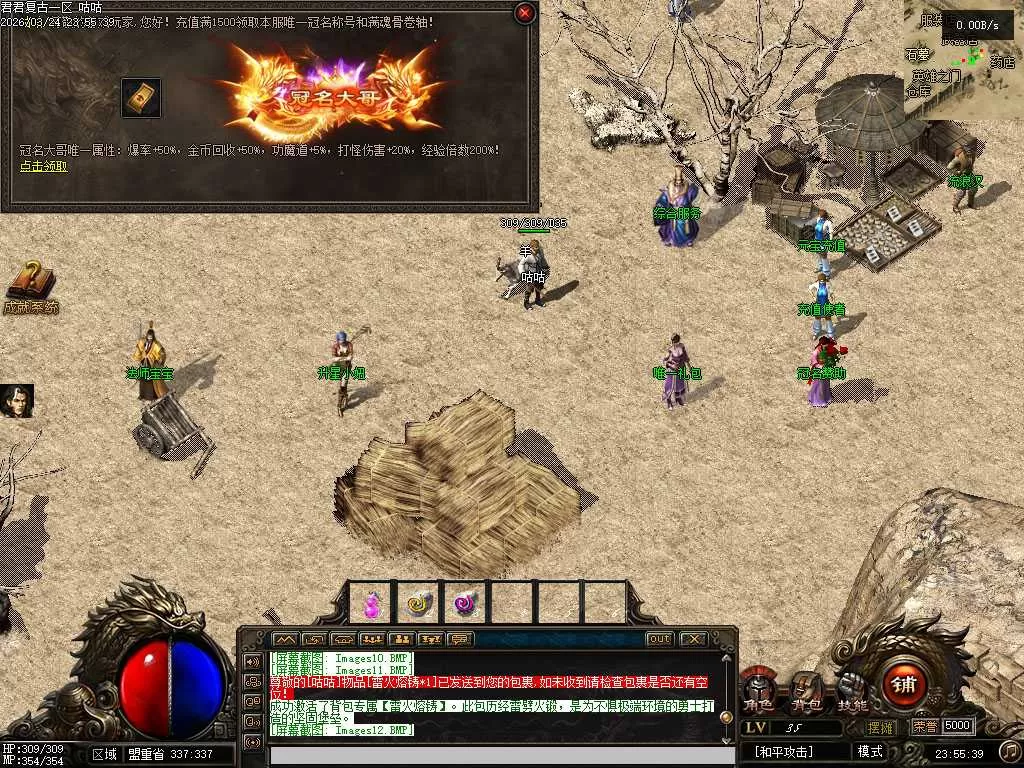The image size is (1024, 768).
Task: Click the 摆摊 stall button
Action: (x=881, y=727)
